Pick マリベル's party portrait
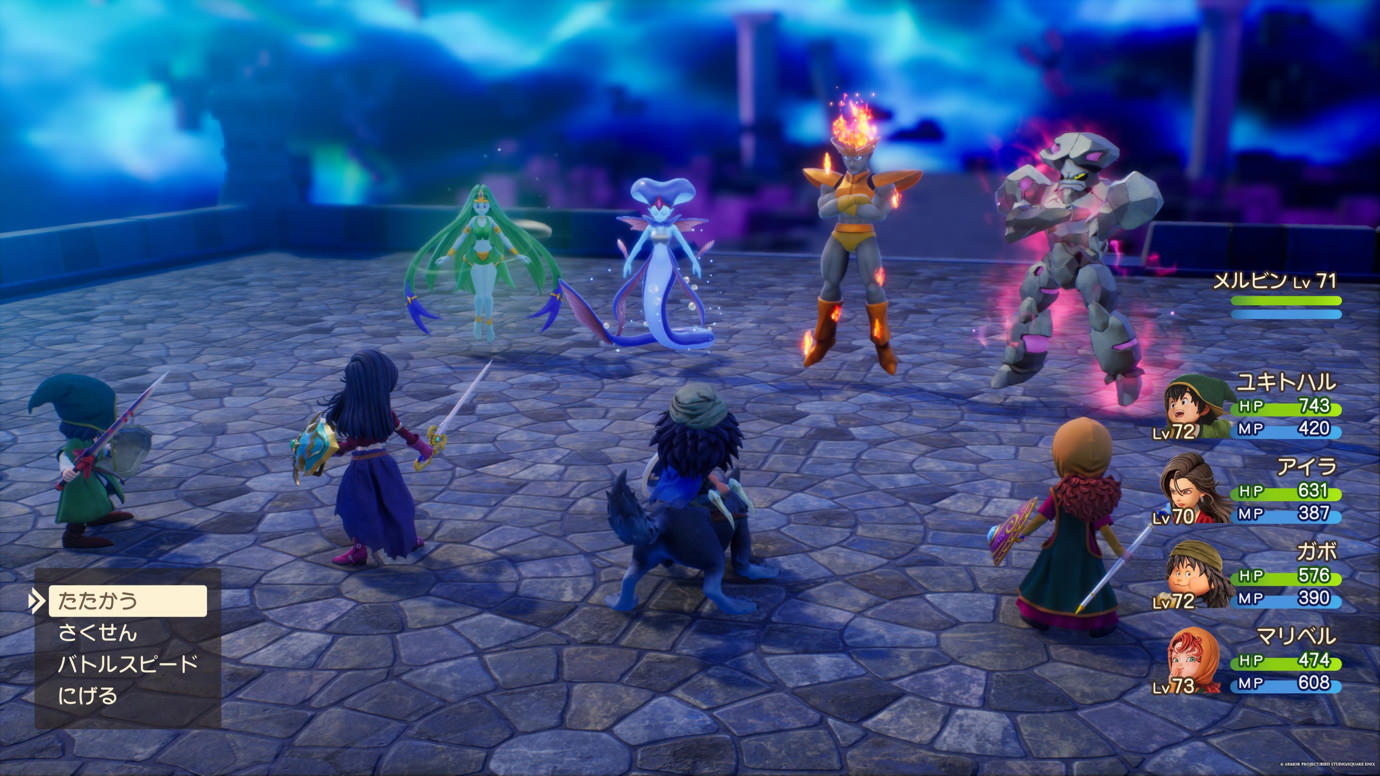 1195,660
